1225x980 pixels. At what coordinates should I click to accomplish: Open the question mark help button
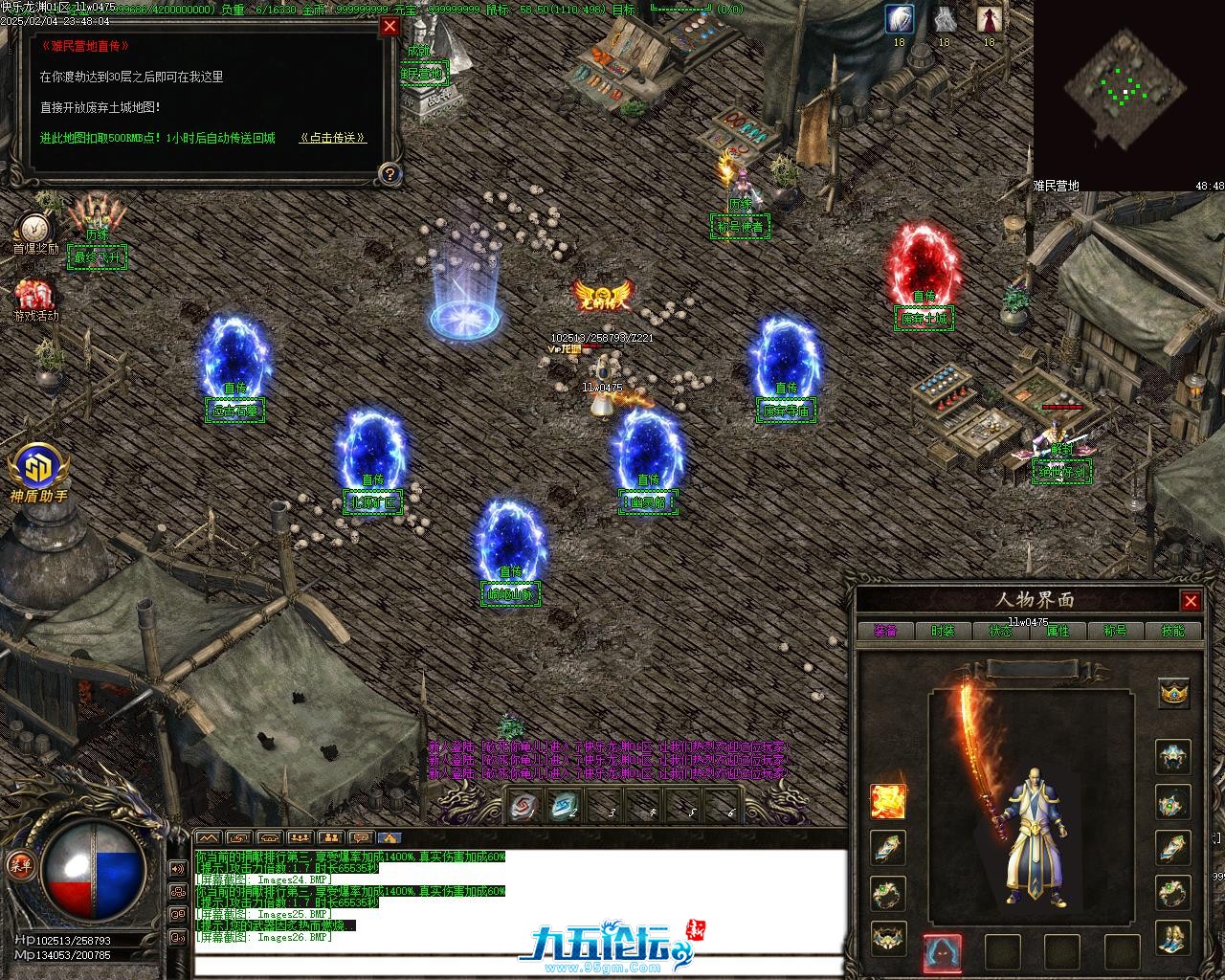coord(390,173)
